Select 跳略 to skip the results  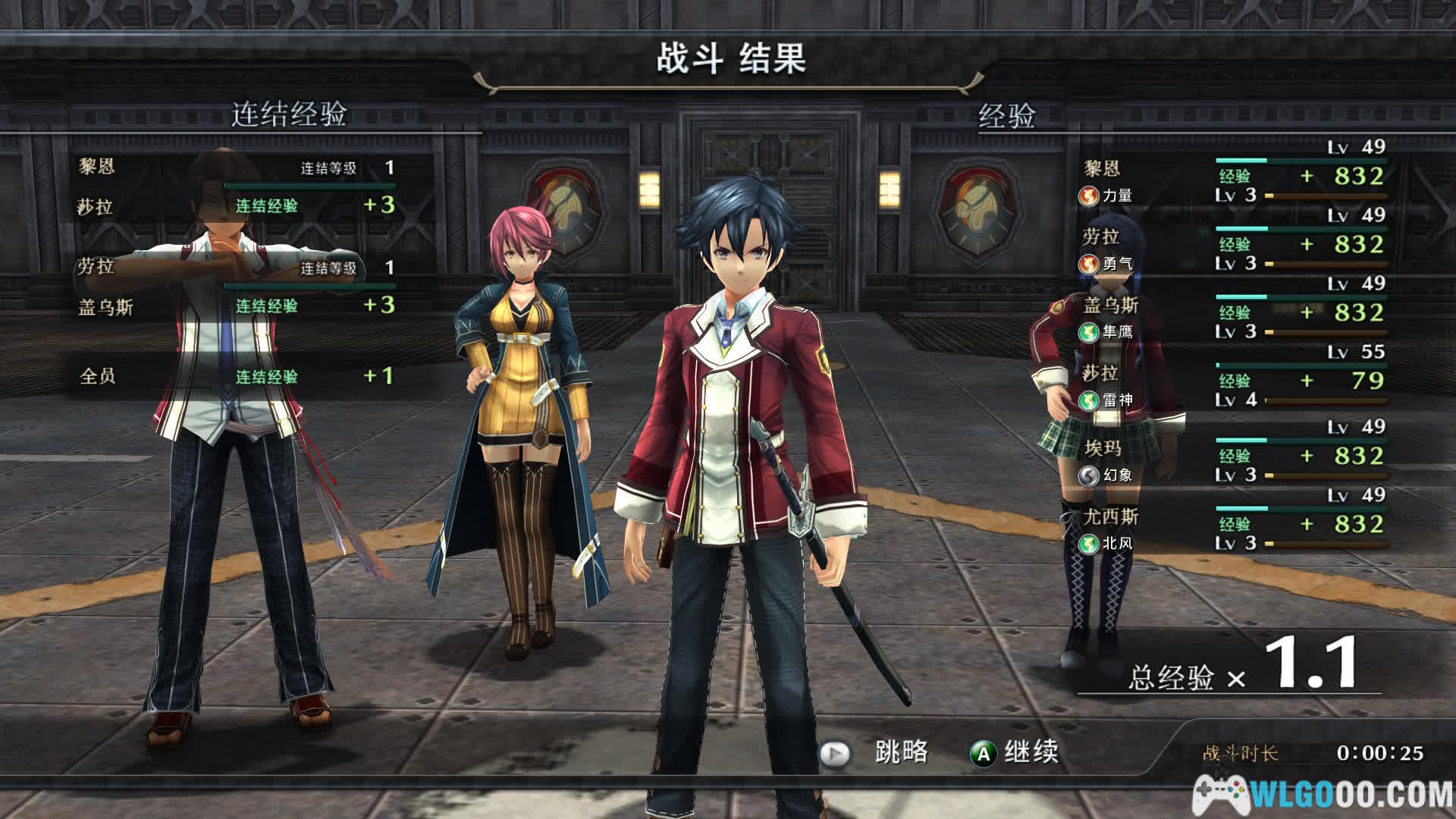pyautogui.click(x=874, y=752)
